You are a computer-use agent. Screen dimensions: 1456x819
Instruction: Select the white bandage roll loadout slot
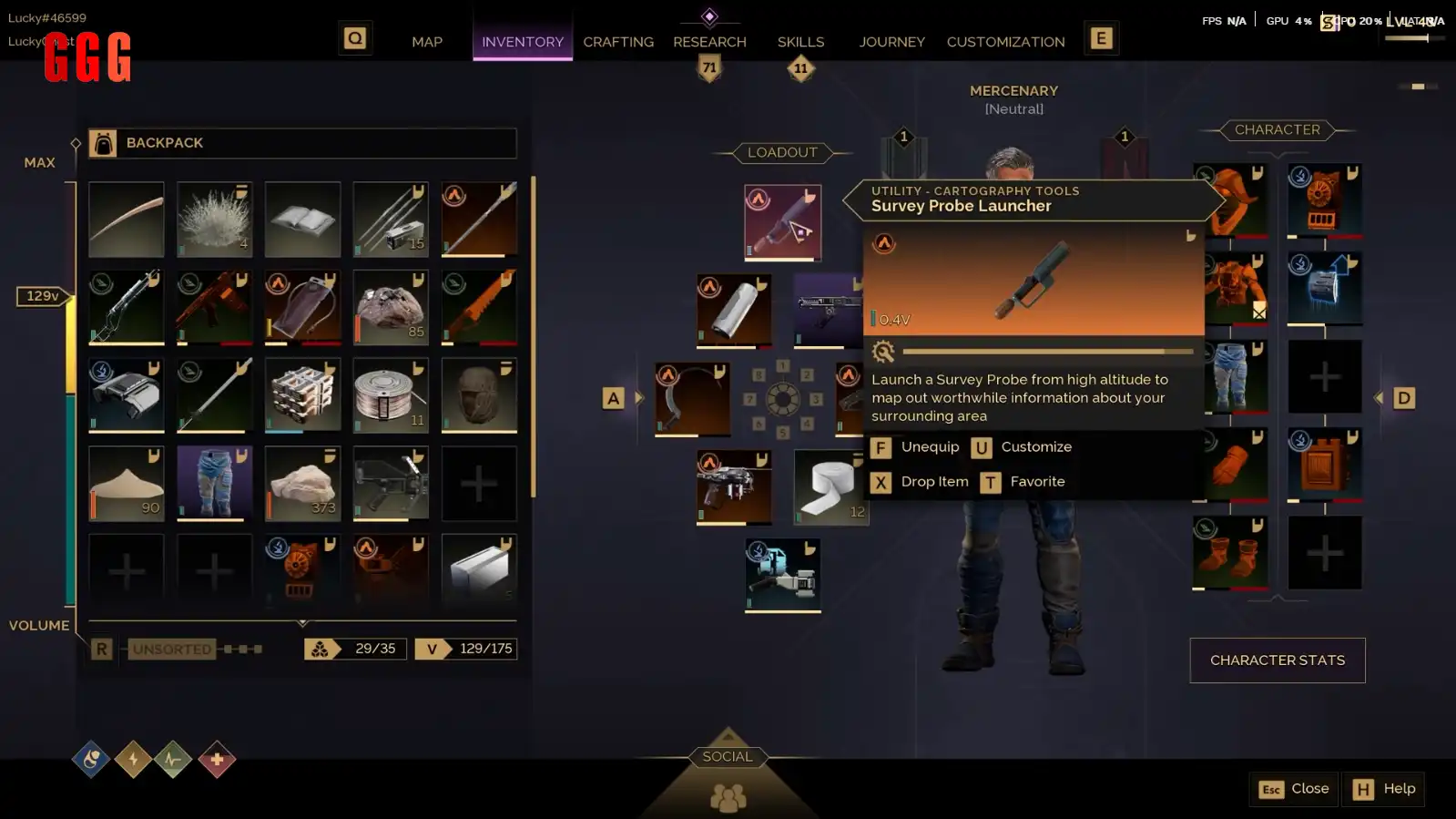(x=830, y=486)
